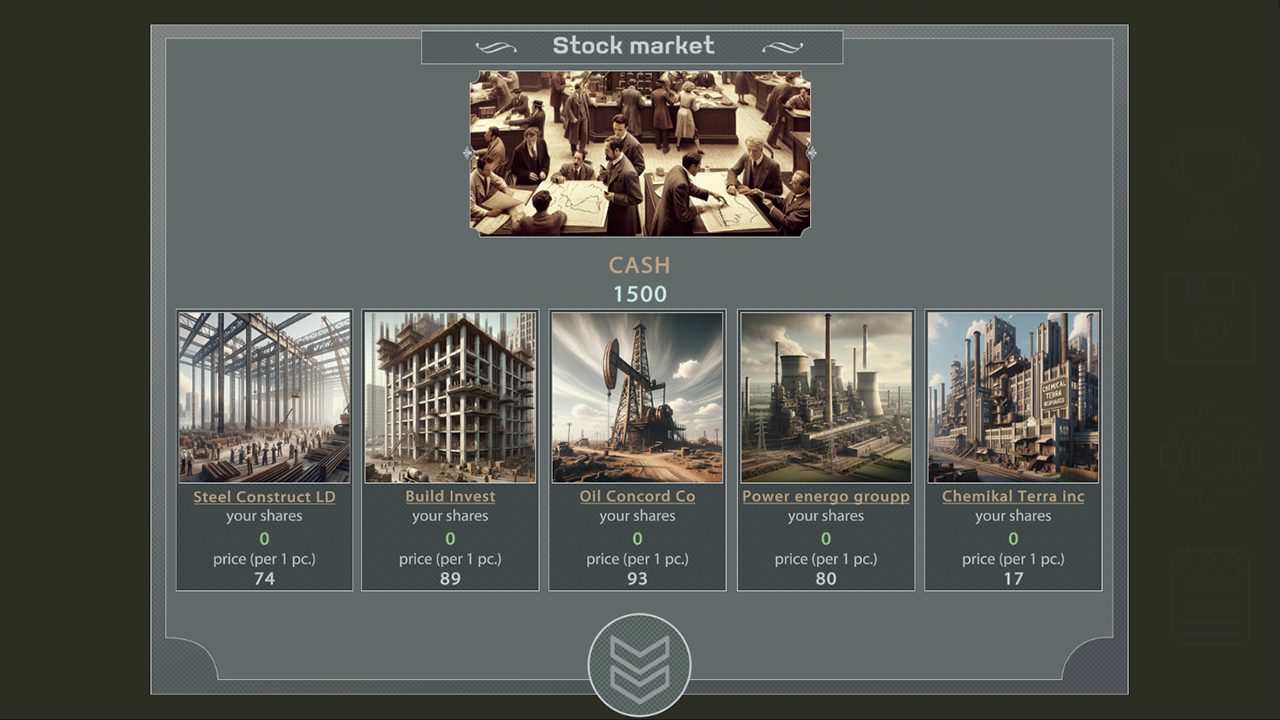Click the left squiggle ornament in the title banner
Image resolution: width=1280 pixels, height=720 pixels.
tap(497, 46)
